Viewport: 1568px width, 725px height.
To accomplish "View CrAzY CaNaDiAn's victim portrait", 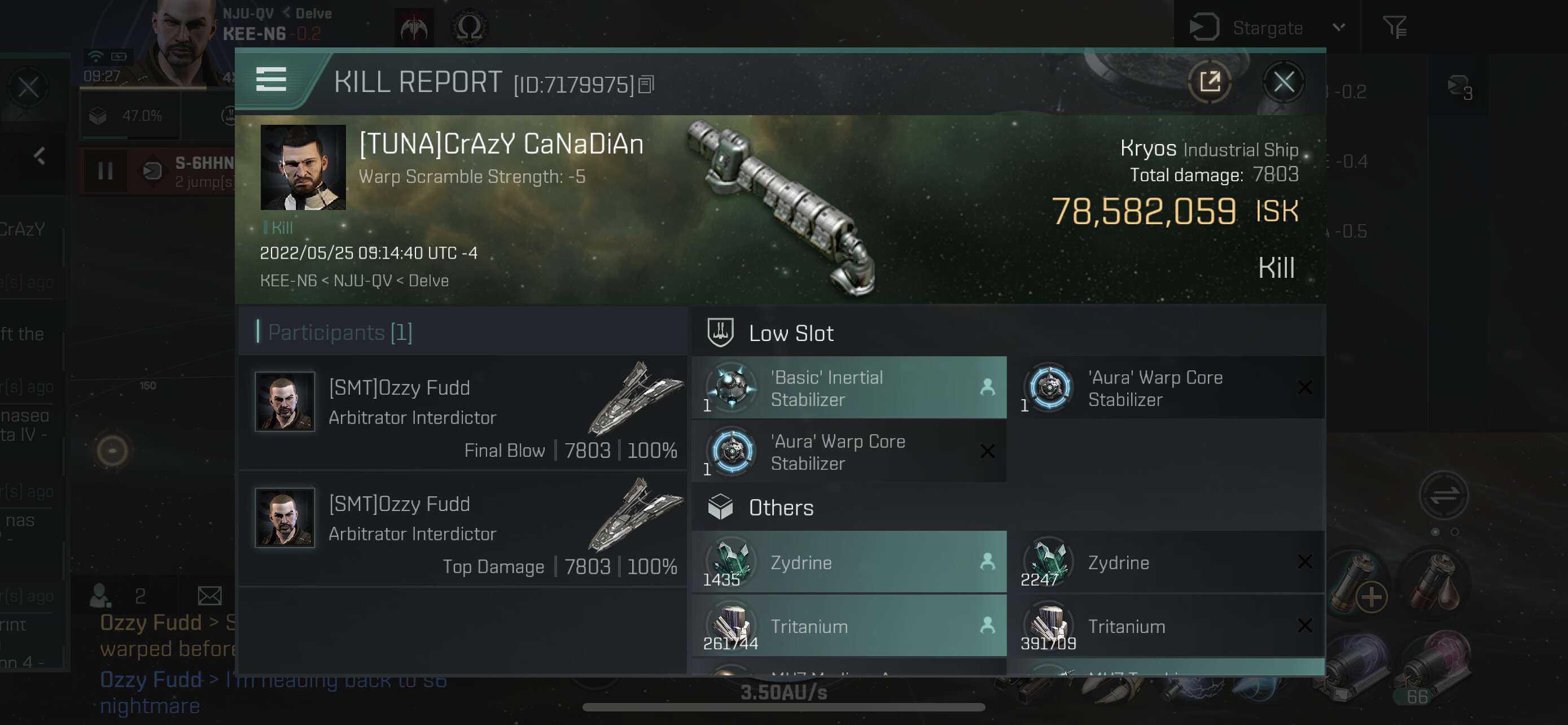I will coord(303,167).
